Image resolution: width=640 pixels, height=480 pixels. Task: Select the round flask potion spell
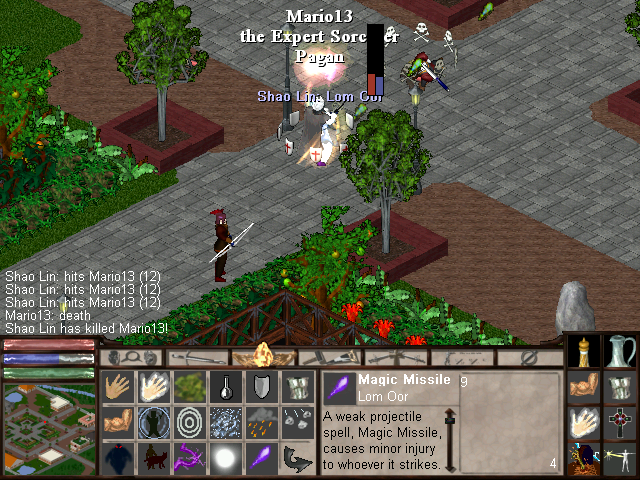[226, 387]
